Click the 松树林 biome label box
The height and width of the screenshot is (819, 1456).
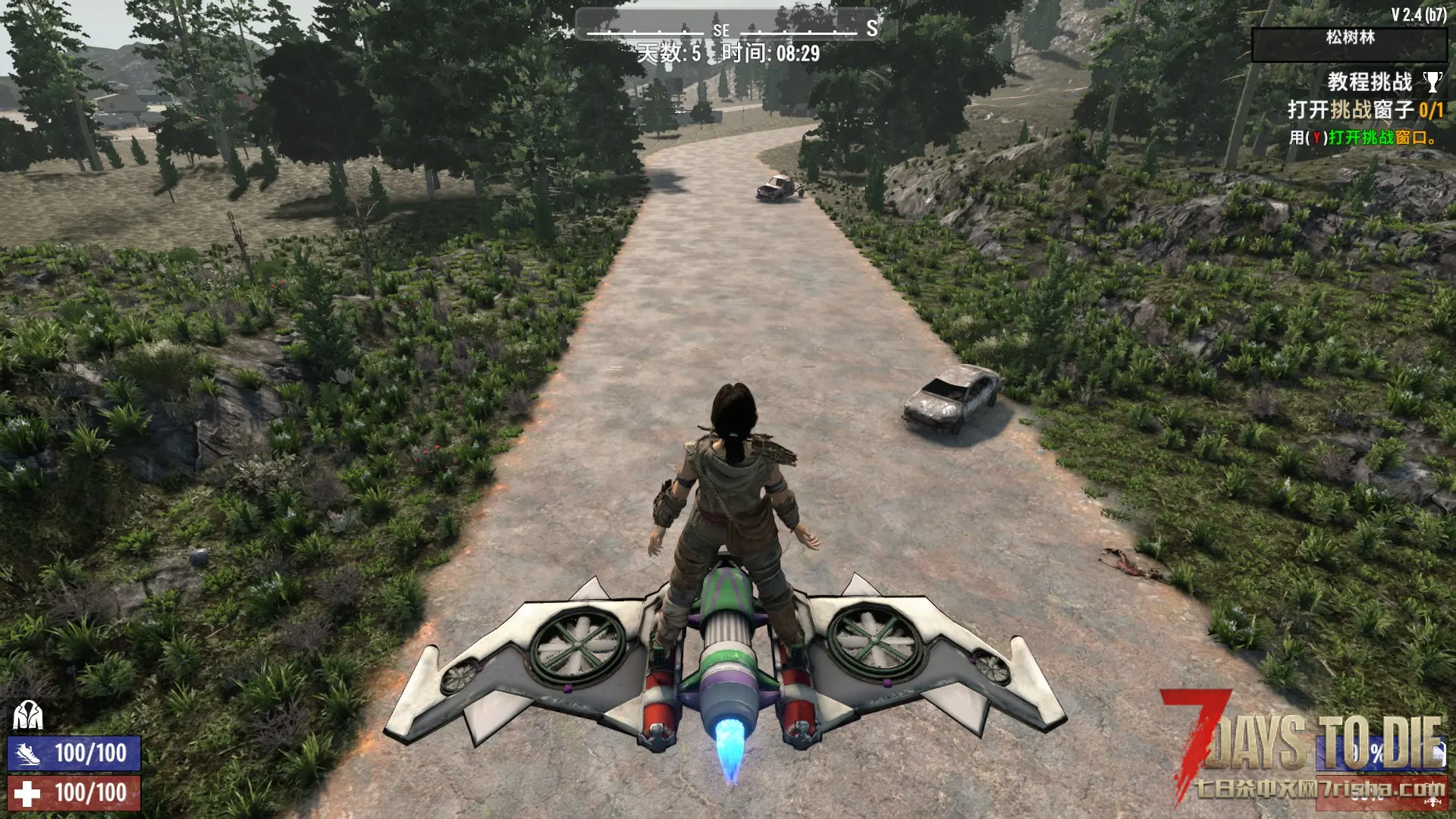pyautogui.click(x=1348, y=44)
